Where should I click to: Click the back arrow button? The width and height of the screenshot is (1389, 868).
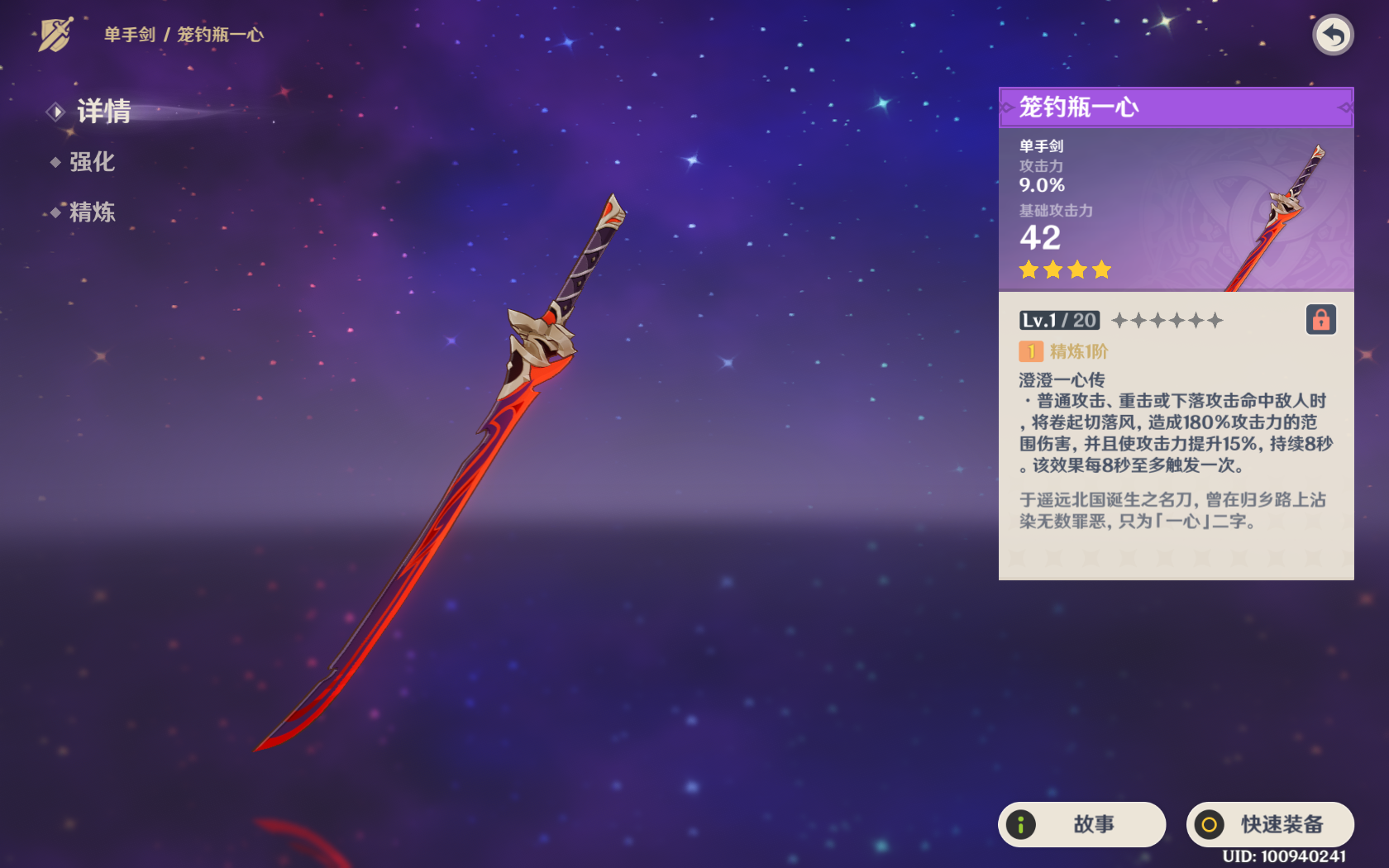tap(1332, 36)
